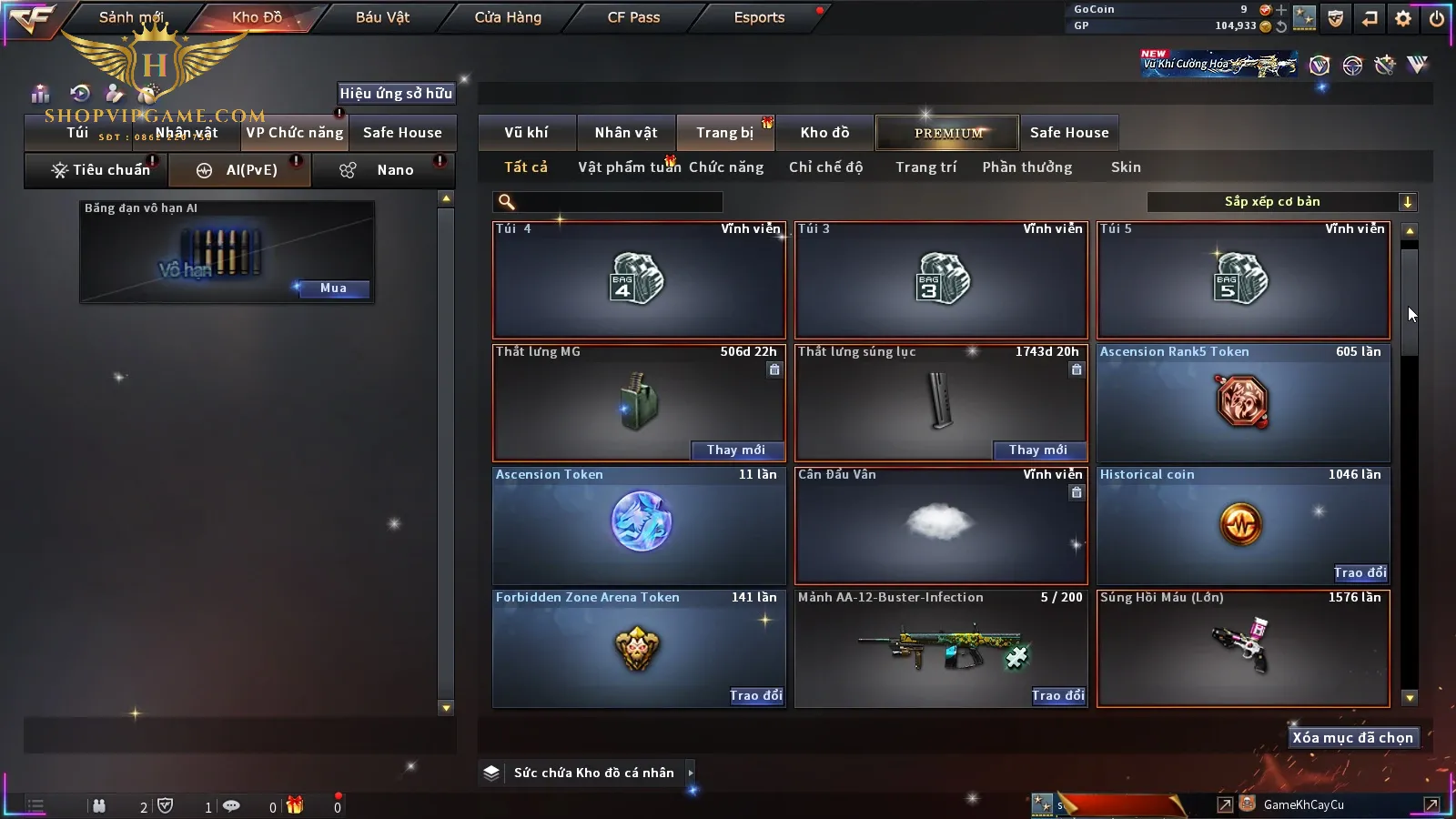Open the Cửa Hàng shop menu
Viewport: 1456px width, 819px height.
tap(508, 17)
